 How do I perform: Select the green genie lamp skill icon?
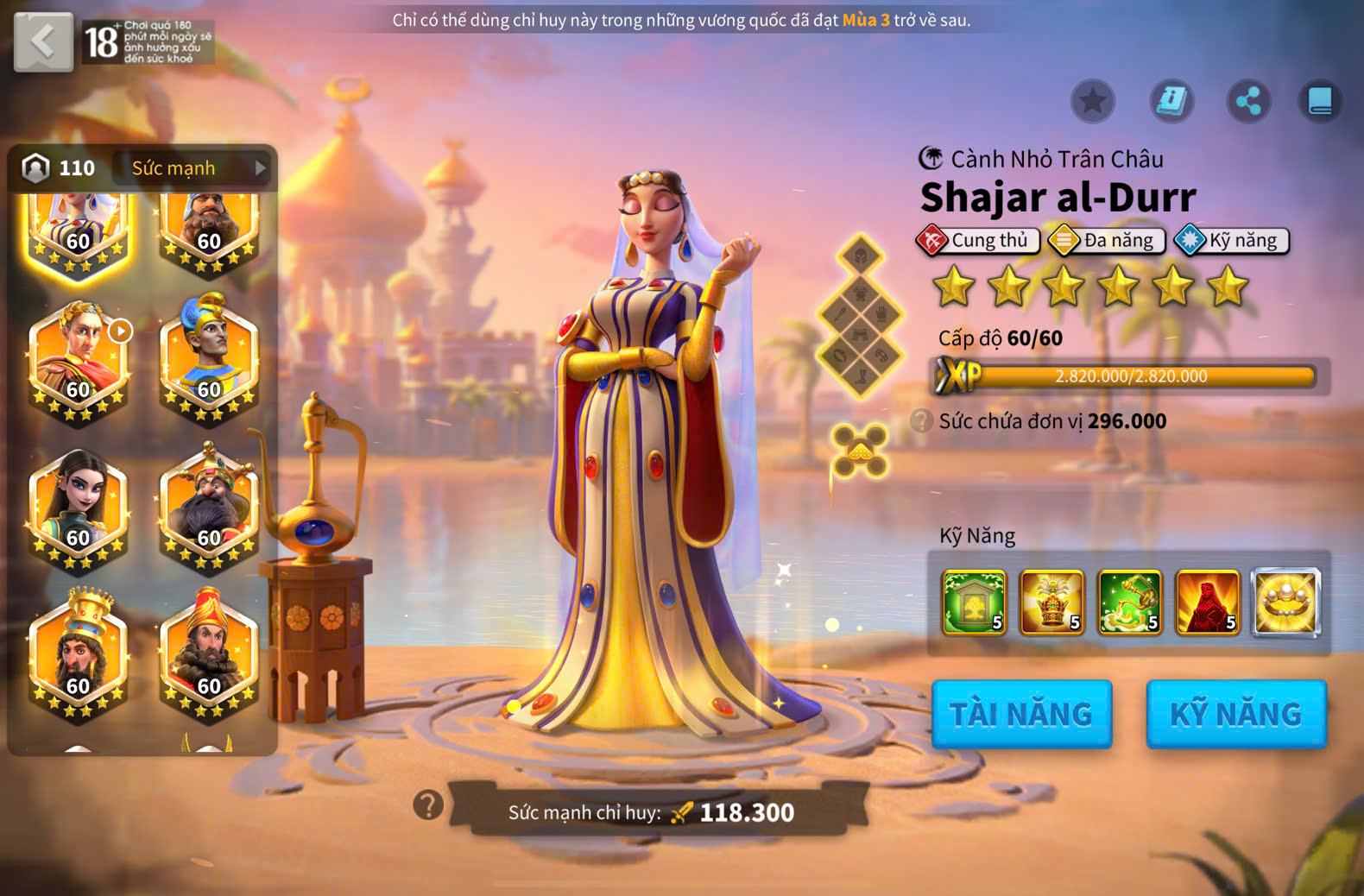(1129, 602)
